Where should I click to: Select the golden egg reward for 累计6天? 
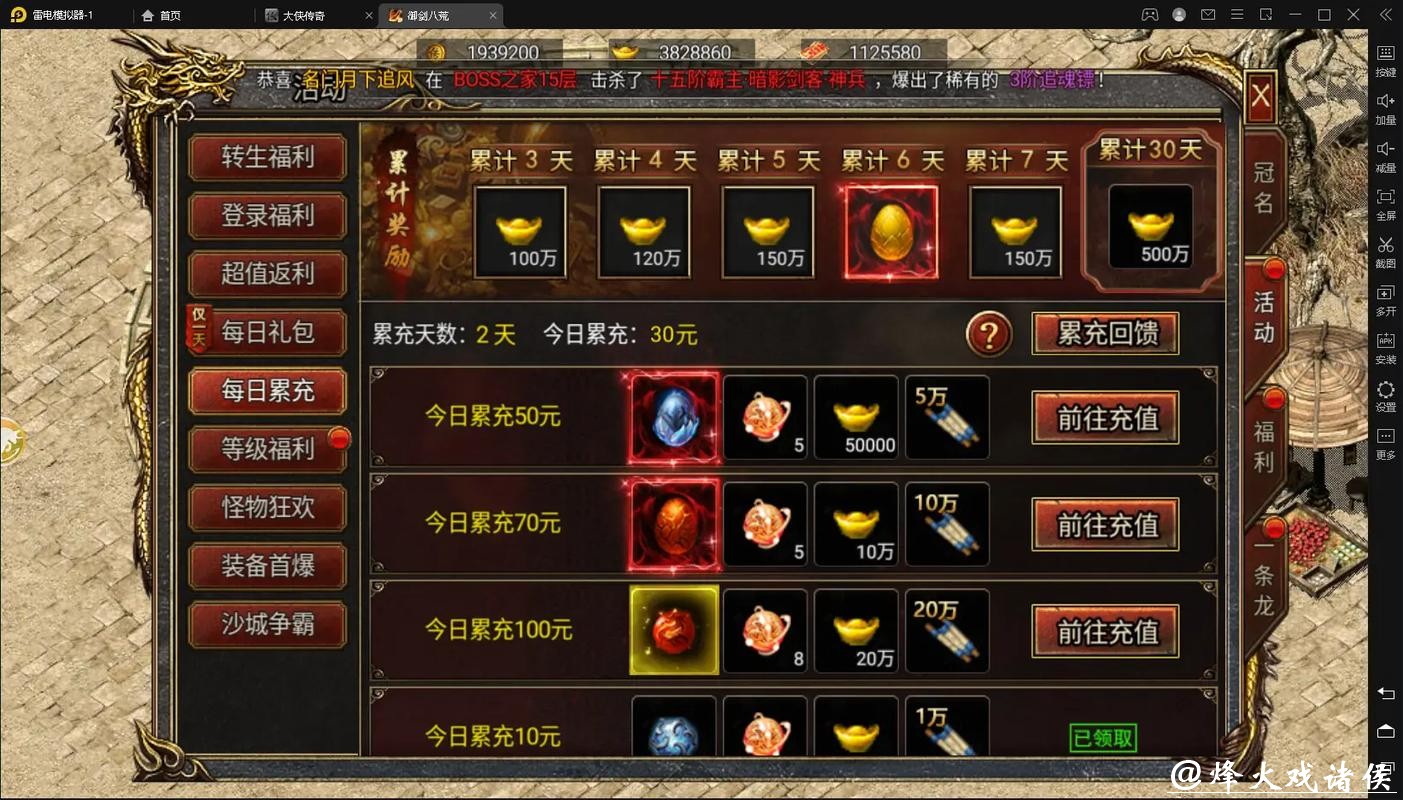(x=890, y=230)
